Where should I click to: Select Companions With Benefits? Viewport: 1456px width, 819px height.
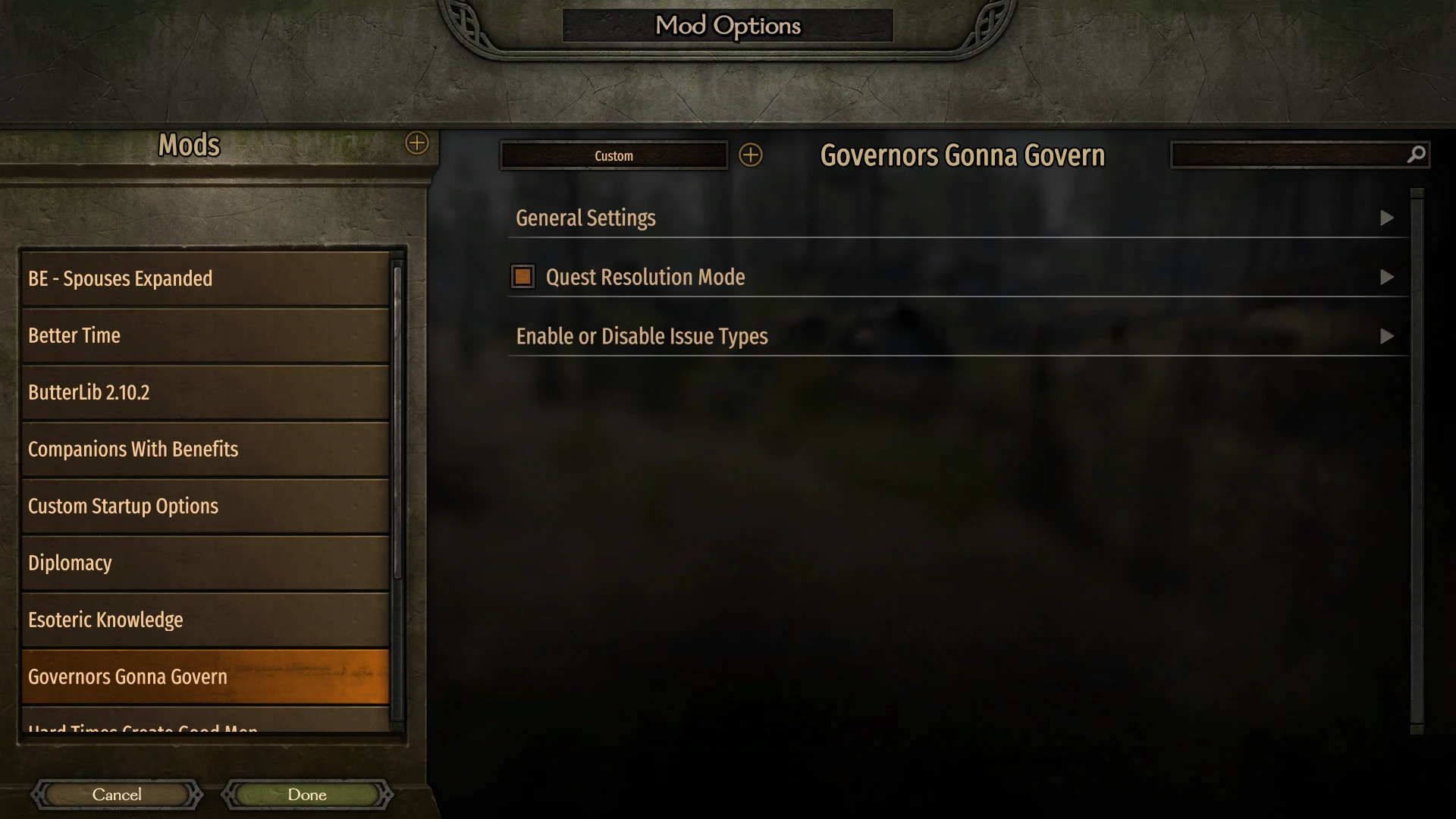[x=205, y=449]
